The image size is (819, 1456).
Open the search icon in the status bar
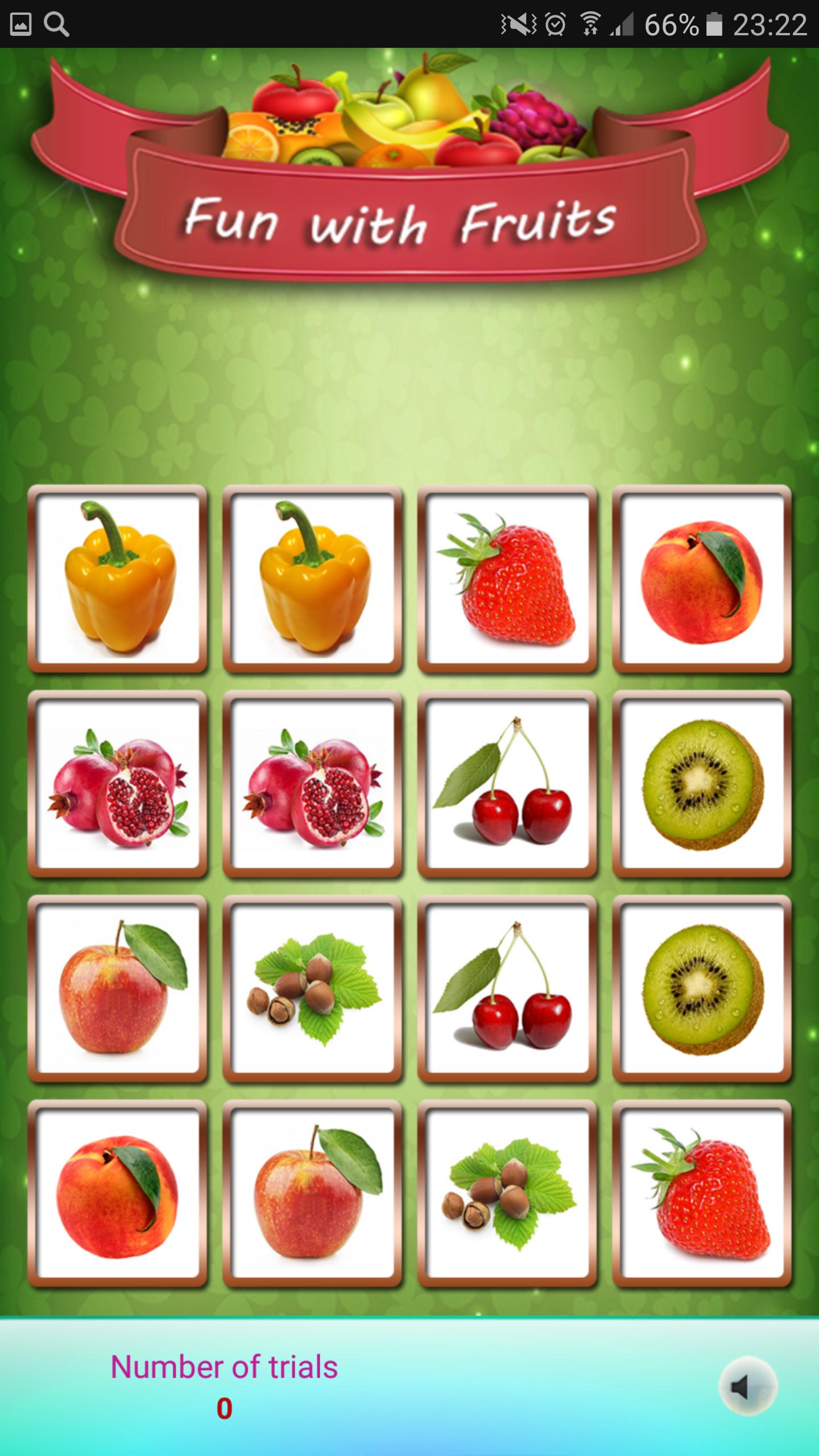[57, 23]
